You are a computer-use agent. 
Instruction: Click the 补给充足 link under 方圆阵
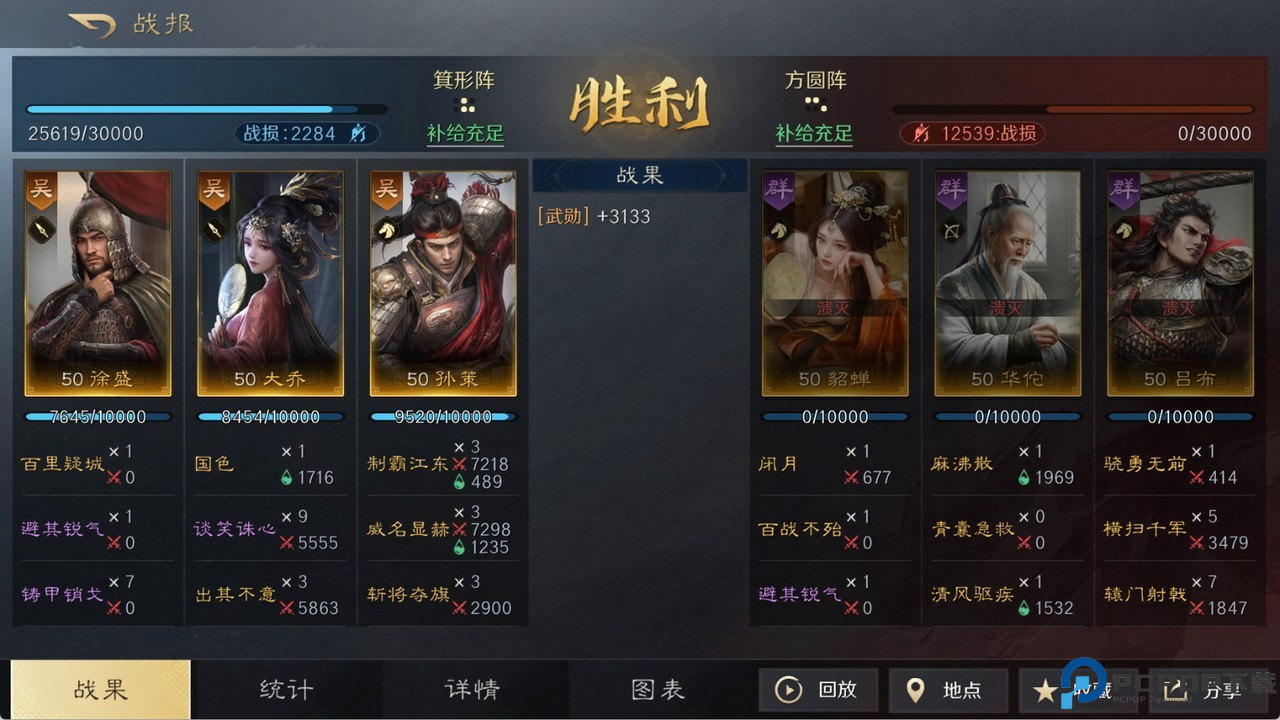(814, 131)
